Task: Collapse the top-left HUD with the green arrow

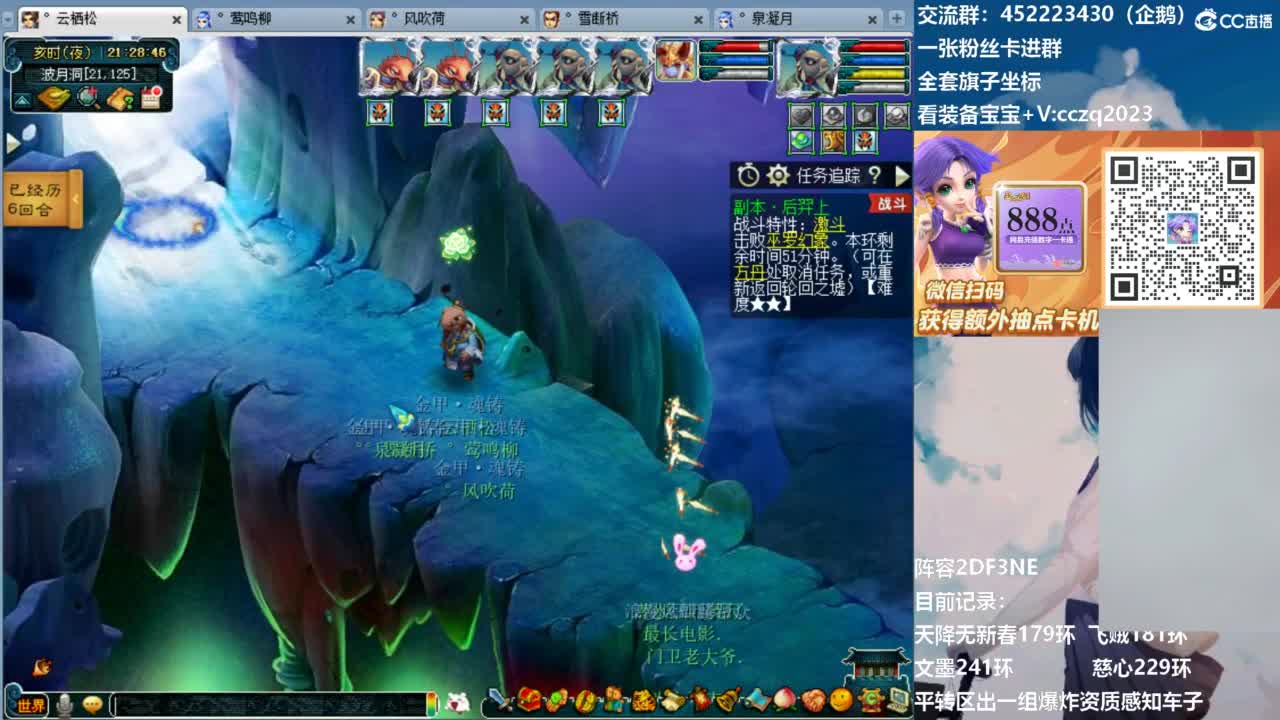Action: [x=22, y=100]
